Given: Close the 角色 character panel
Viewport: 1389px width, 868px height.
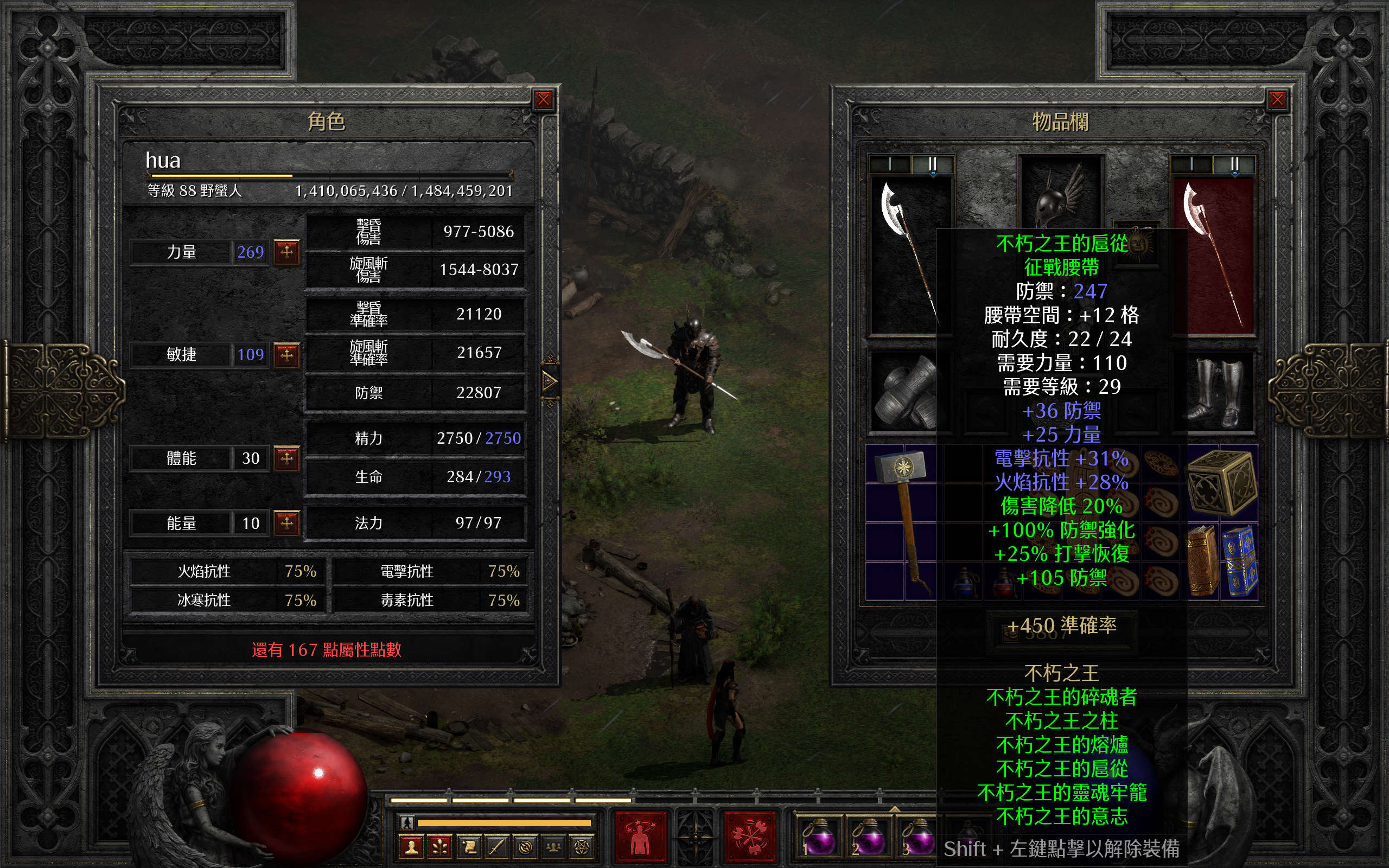Looking at the screenshot, I should coord(543,100).
